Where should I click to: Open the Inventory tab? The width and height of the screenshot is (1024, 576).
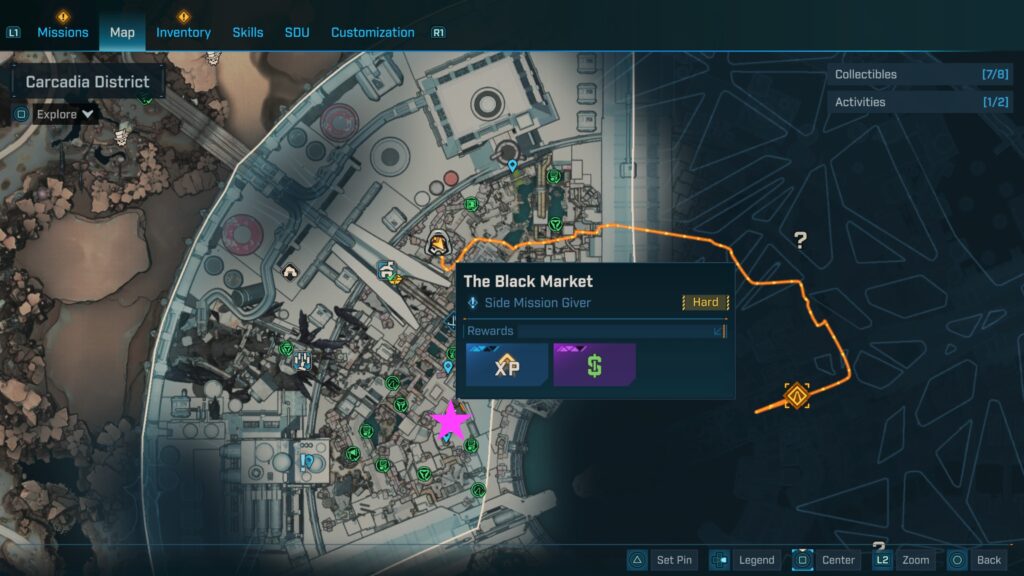(x=183, y=32)
